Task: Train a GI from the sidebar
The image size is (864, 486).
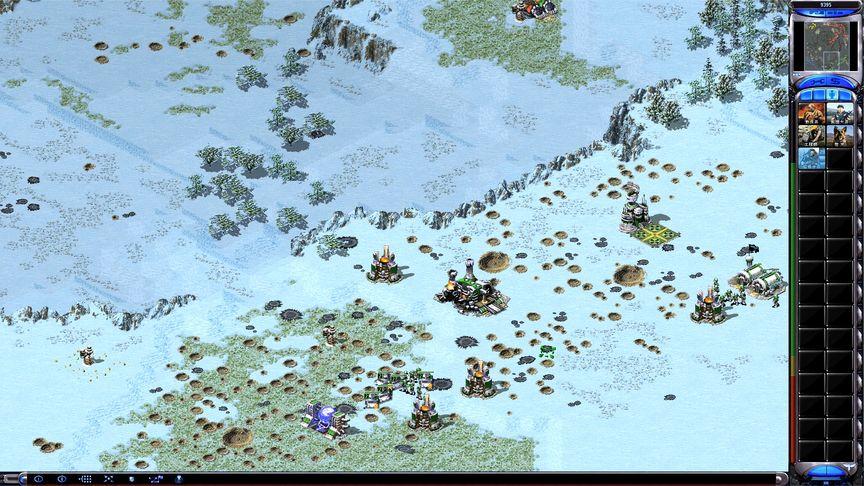Action: (811, 112)
